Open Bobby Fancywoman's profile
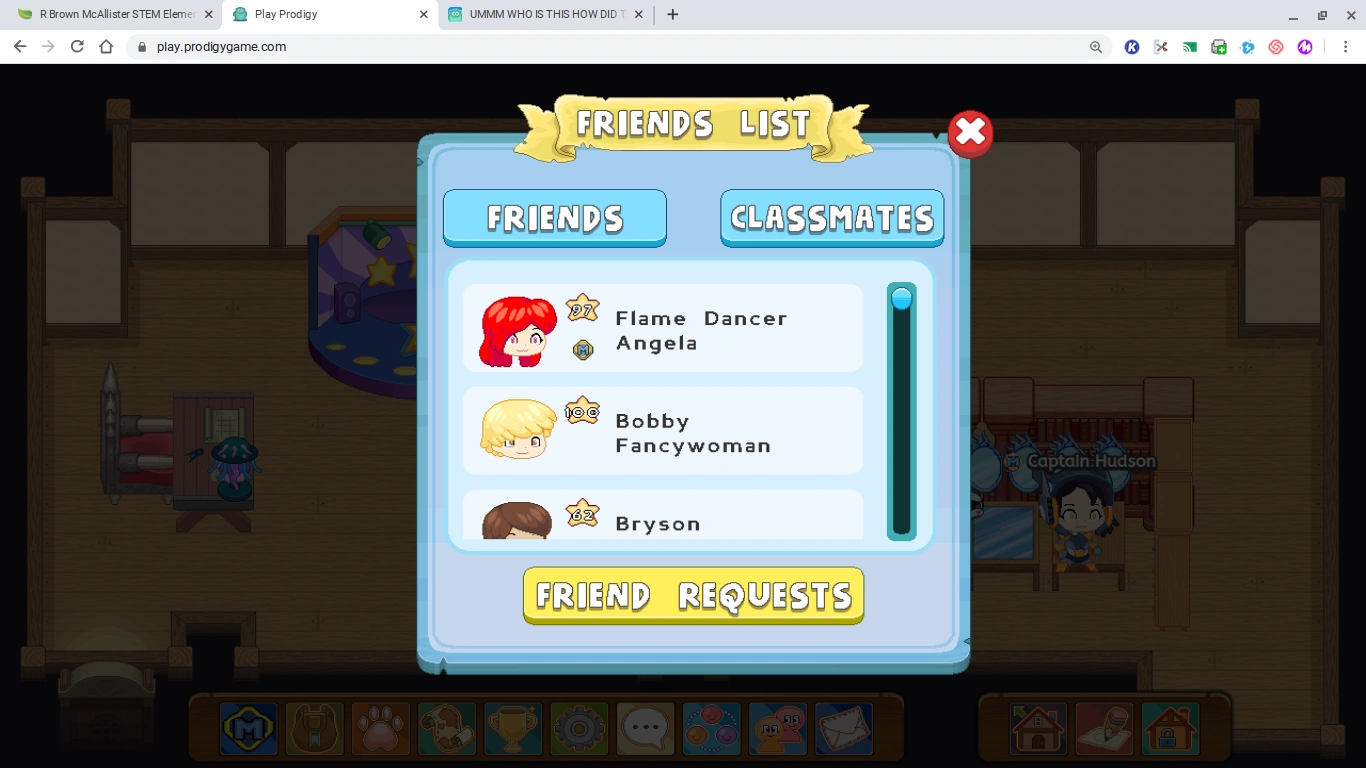 coord(663,432)
